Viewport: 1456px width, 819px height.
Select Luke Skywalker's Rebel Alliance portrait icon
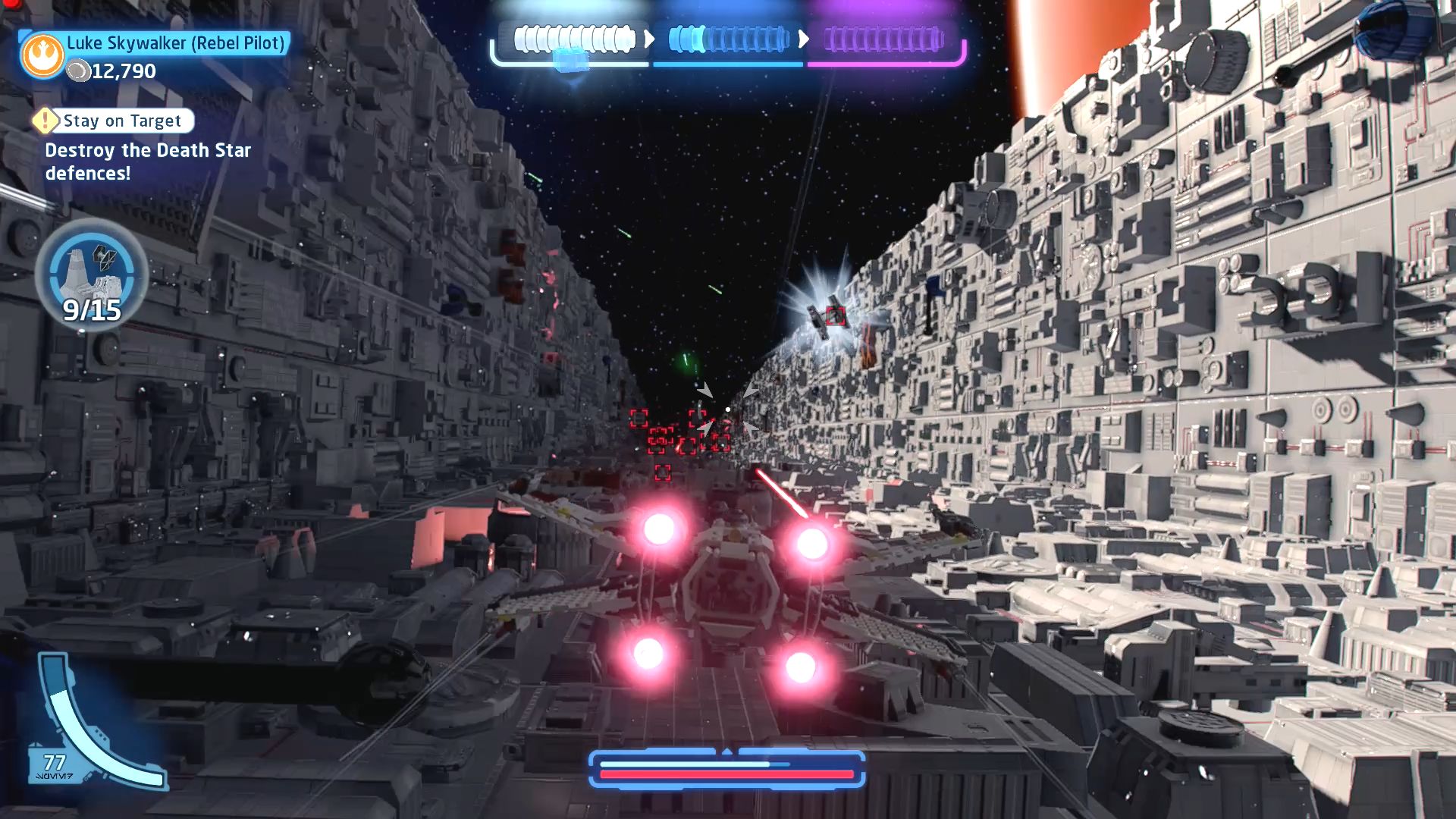(44, 56)
